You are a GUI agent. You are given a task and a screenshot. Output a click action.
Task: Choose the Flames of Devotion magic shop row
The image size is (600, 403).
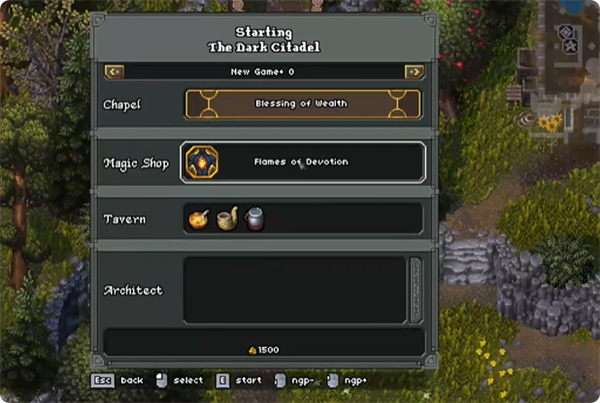pyautogui.click(x=303, y=162)
